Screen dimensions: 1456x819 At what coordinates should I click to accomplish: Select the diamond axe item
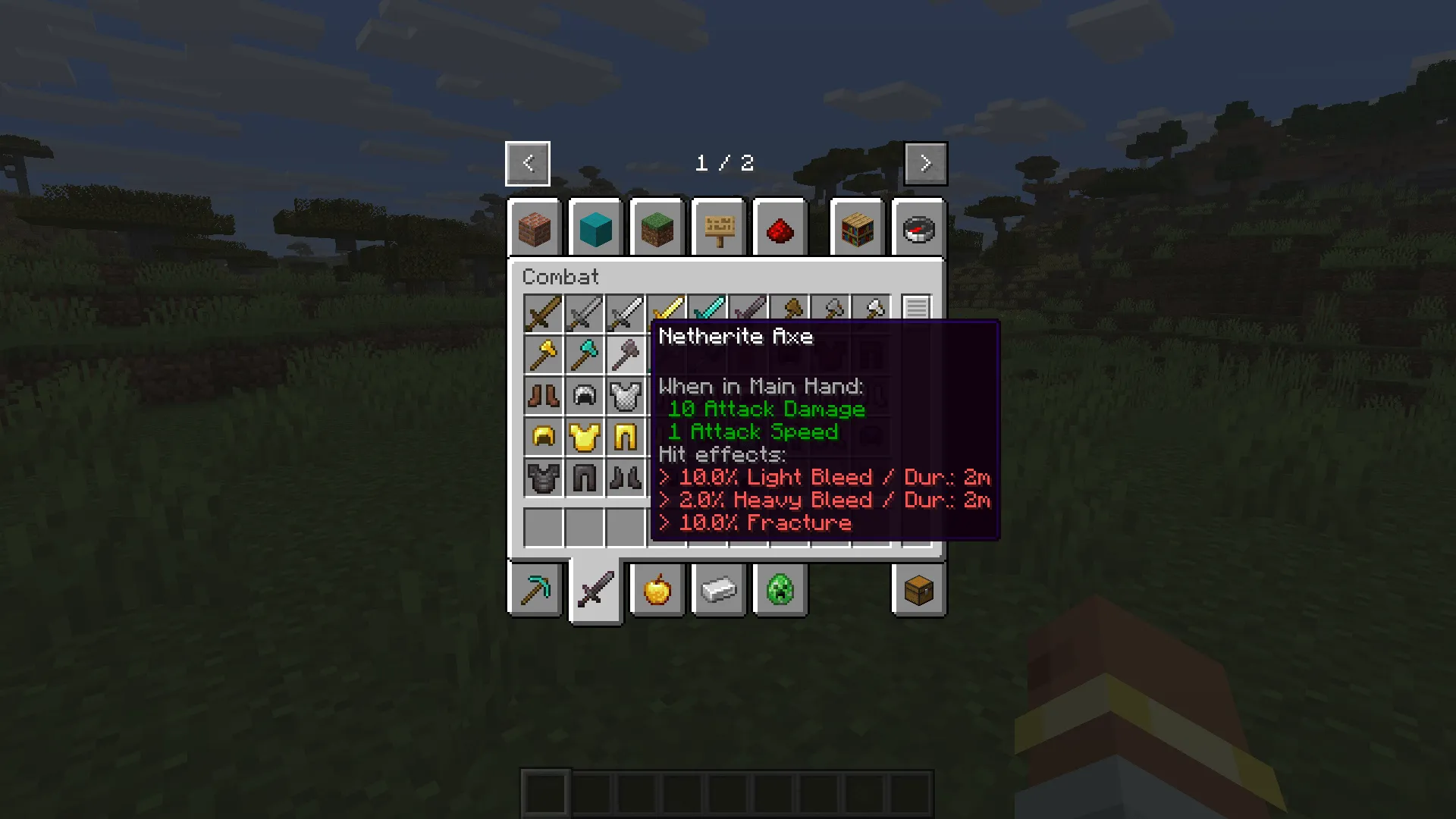point(585,354)
